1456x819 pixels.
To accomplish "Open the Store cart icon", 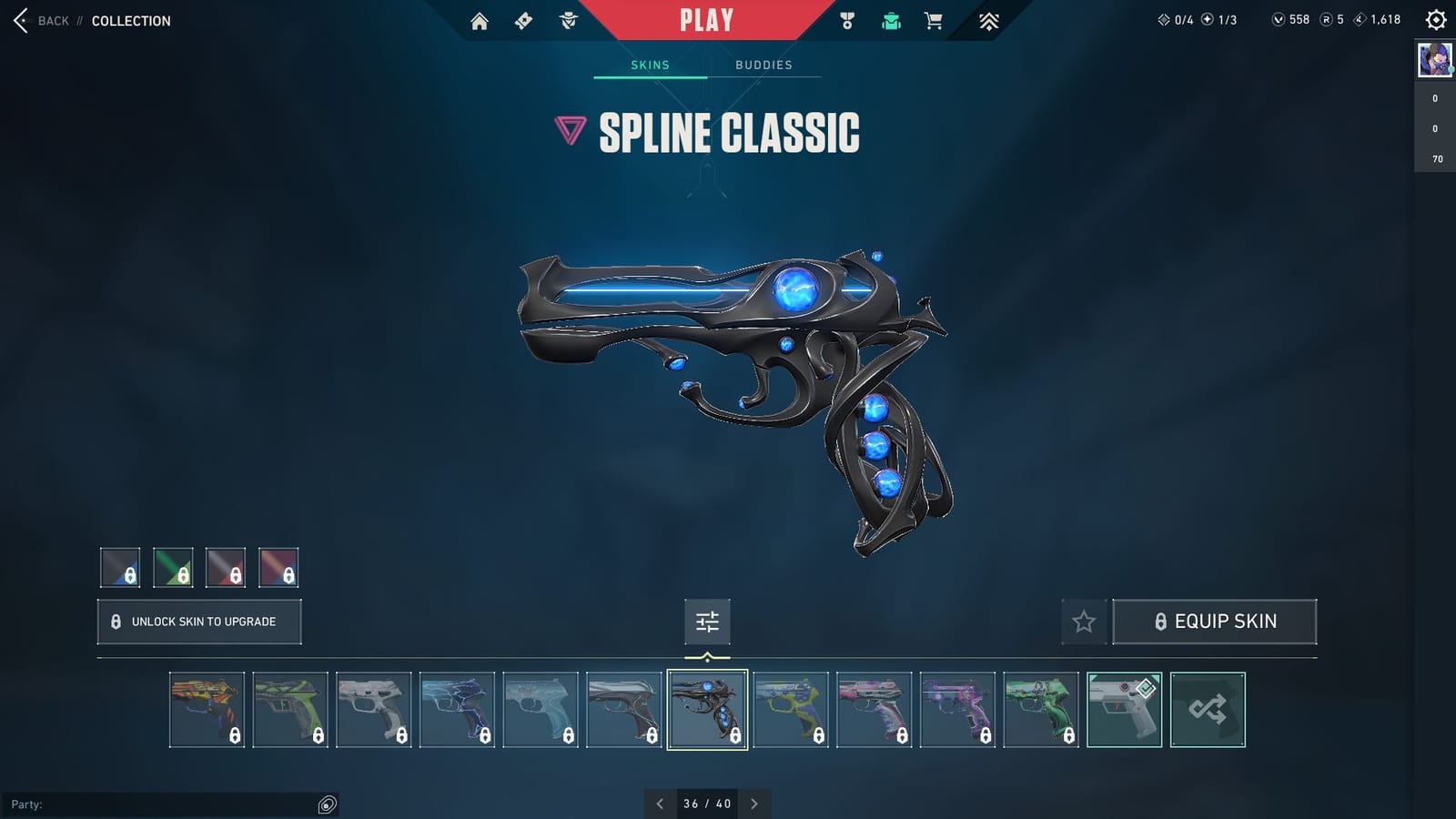I will pos(934,19).
